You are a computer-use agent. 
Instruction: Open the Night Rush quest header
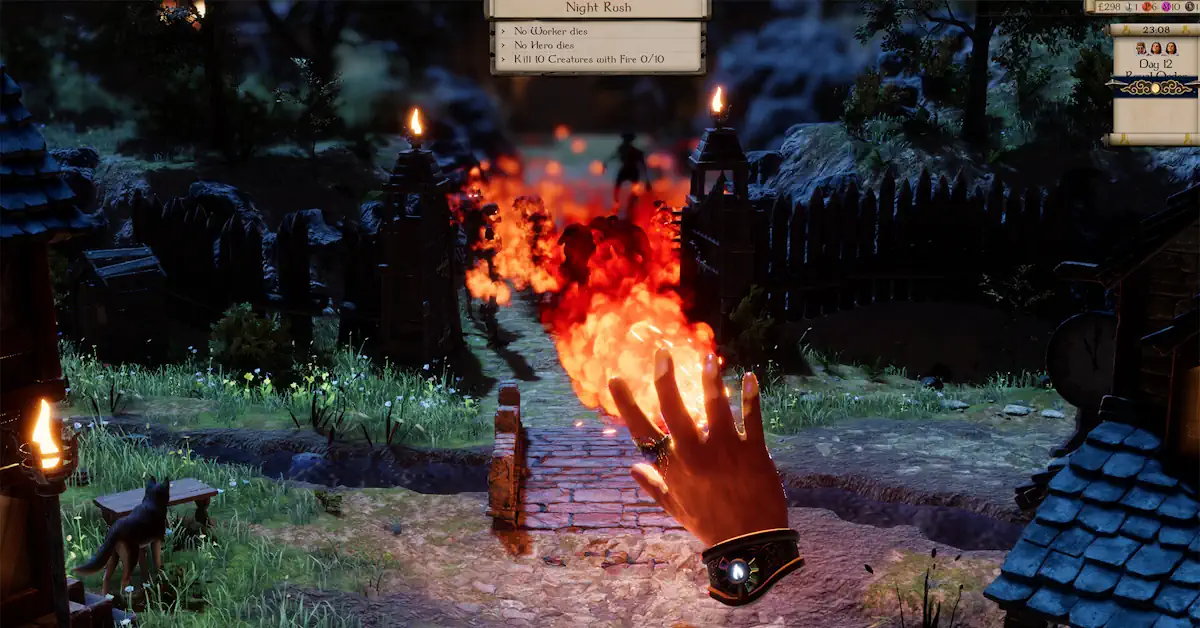coord(597,8)
